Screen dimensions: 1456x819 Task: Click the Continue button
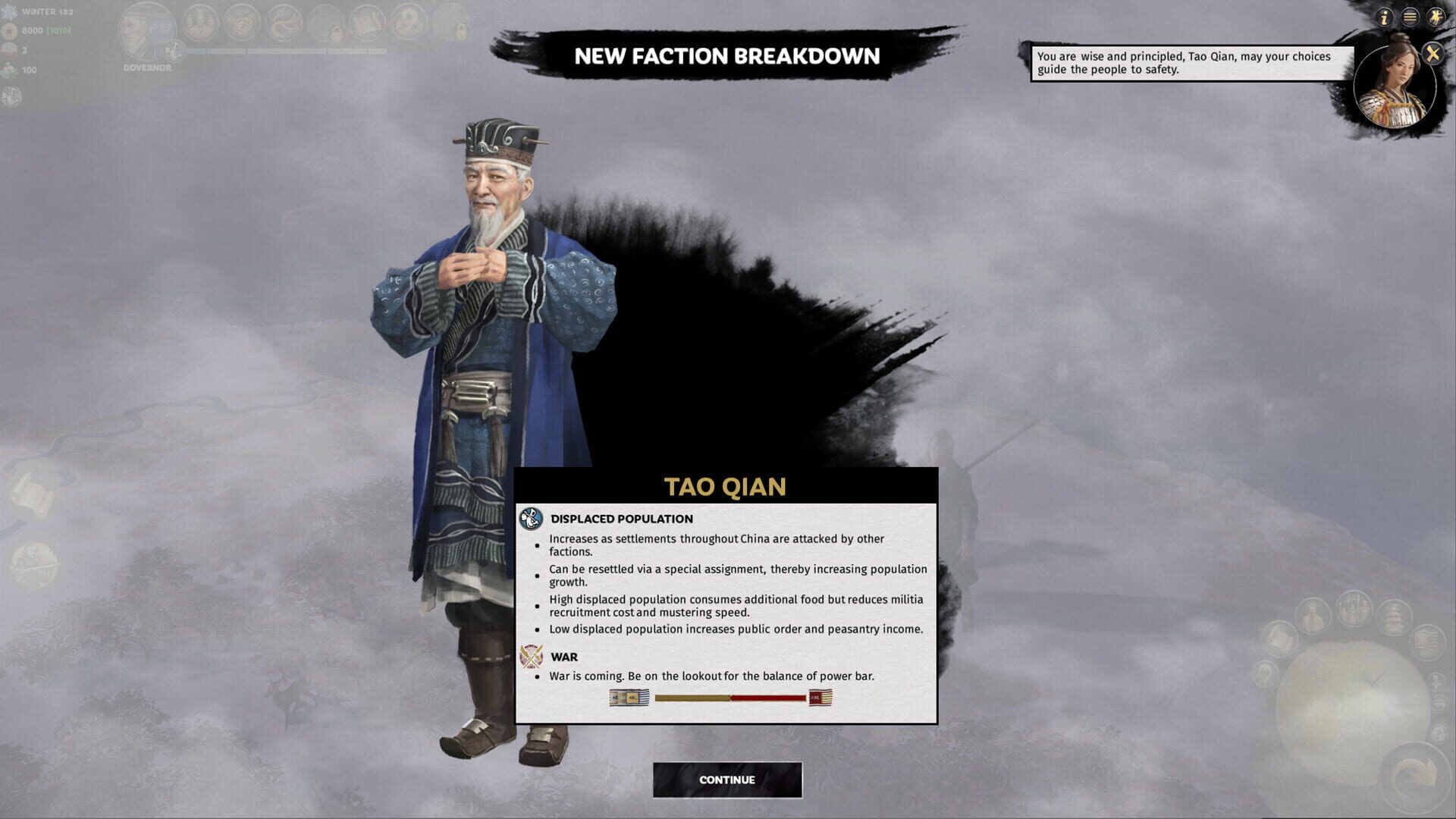(727, 780)
